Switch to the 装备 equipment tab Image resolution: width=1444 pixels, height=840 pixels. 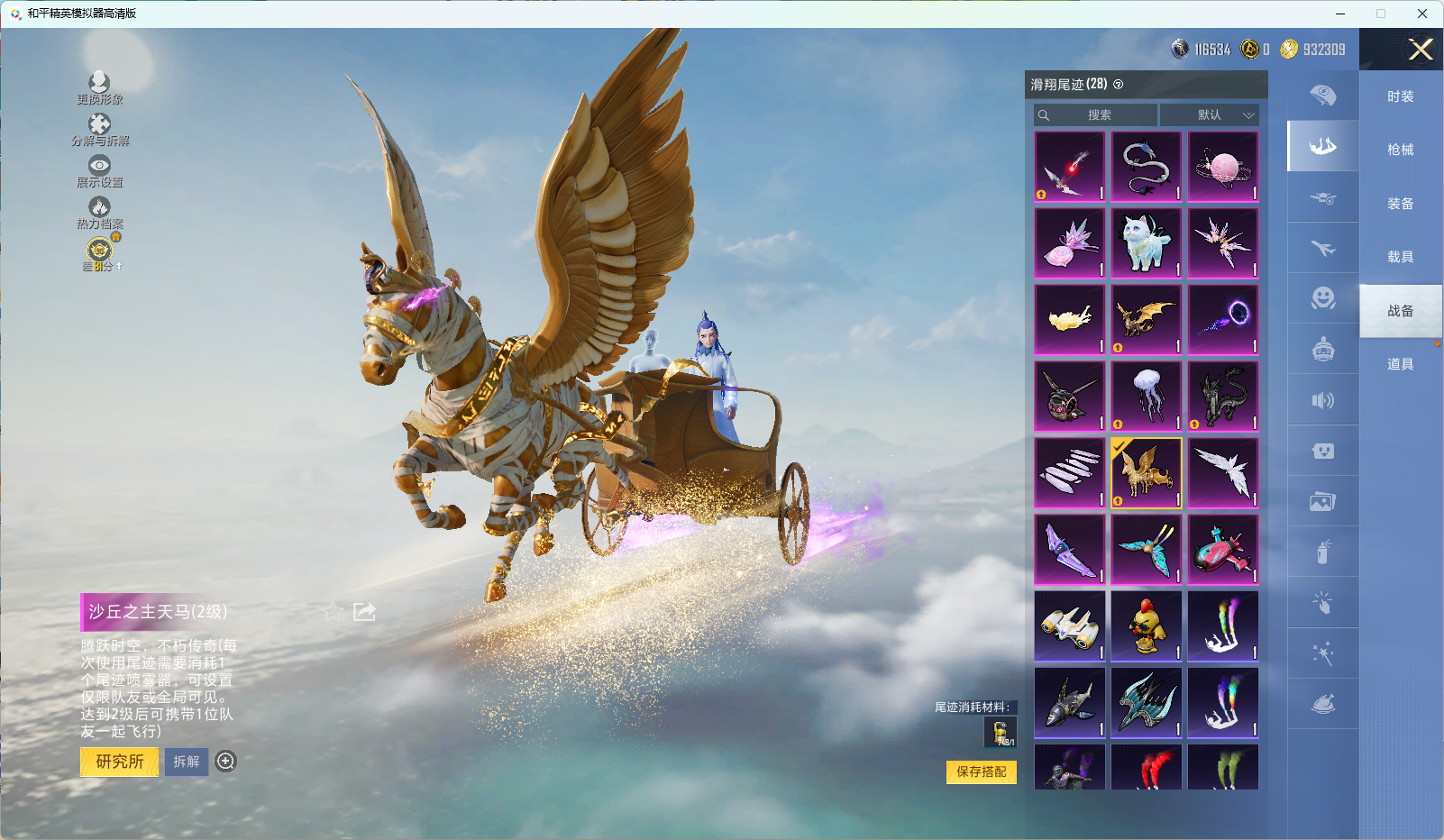click(1400, 204)
